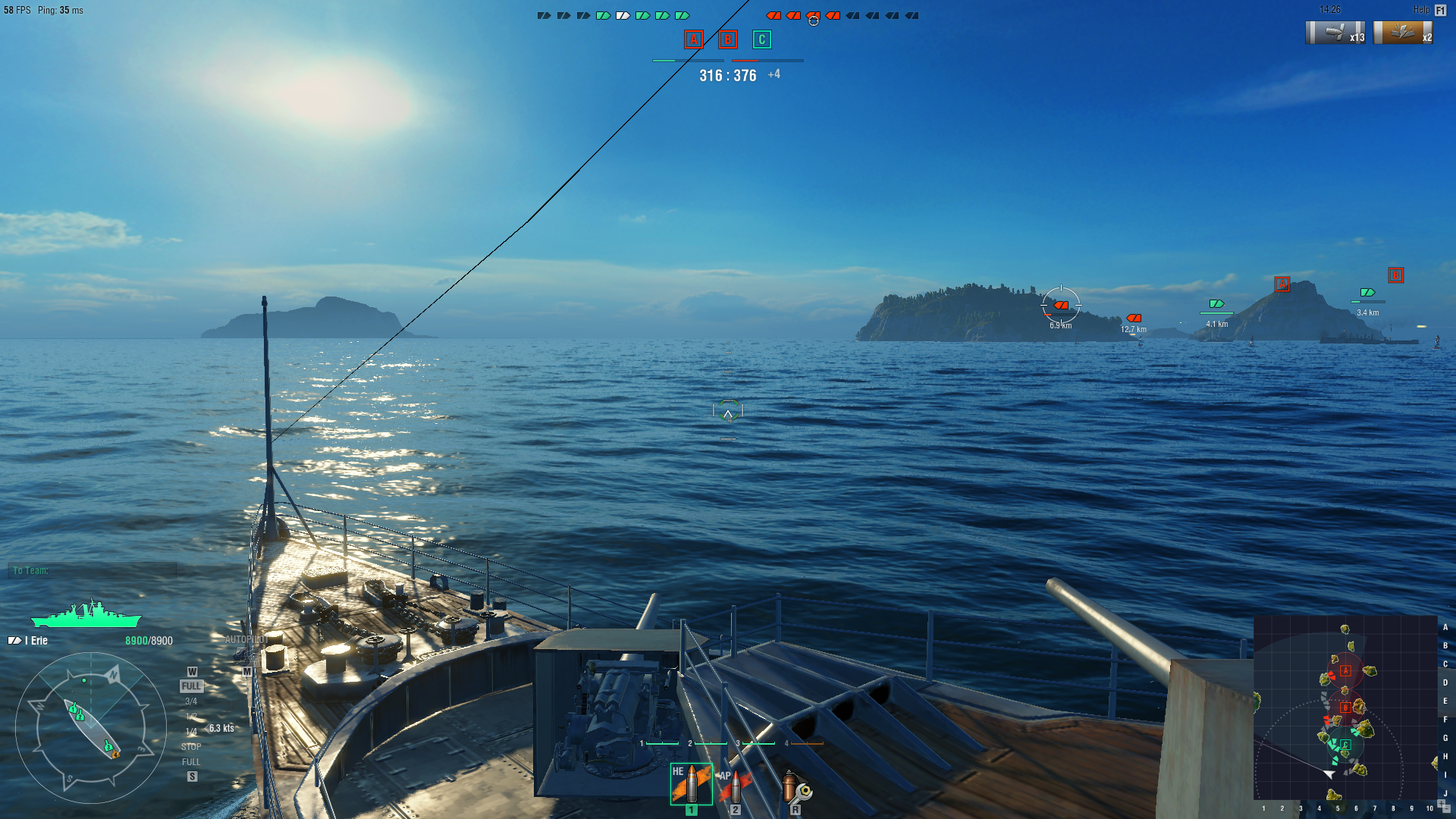This screenshot has height=819, width=1456.
Task: Click the W FULL speed expander
Action: pyautogui.click(x=191, y=685)
